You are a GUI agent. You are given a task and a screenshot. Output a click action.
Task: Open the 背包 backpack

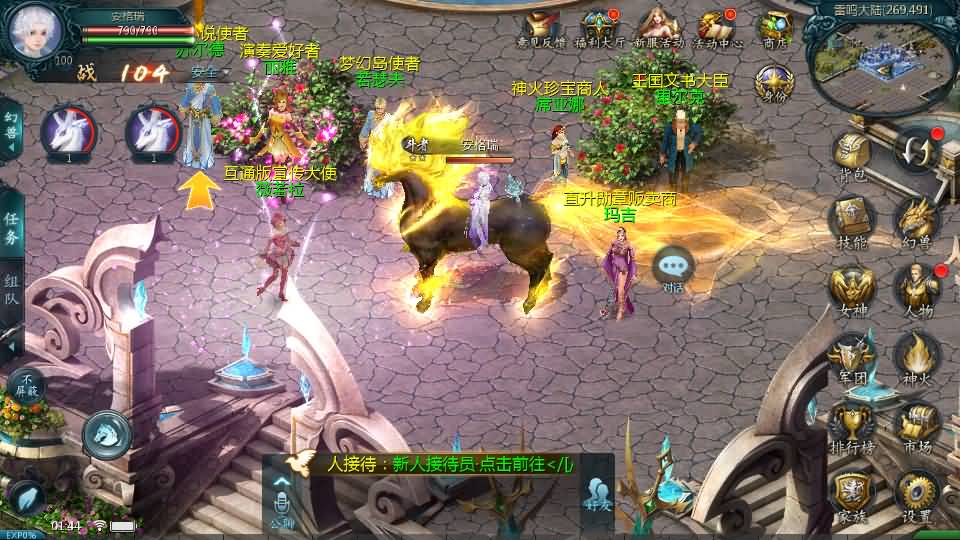coord(853,157)
